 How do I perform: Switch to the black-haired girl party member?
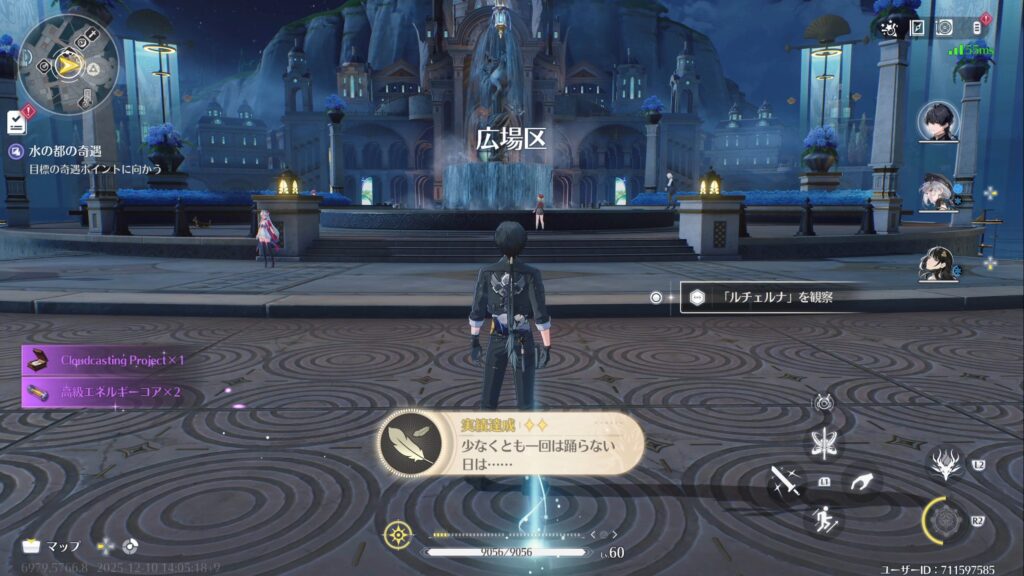point(939,263)
